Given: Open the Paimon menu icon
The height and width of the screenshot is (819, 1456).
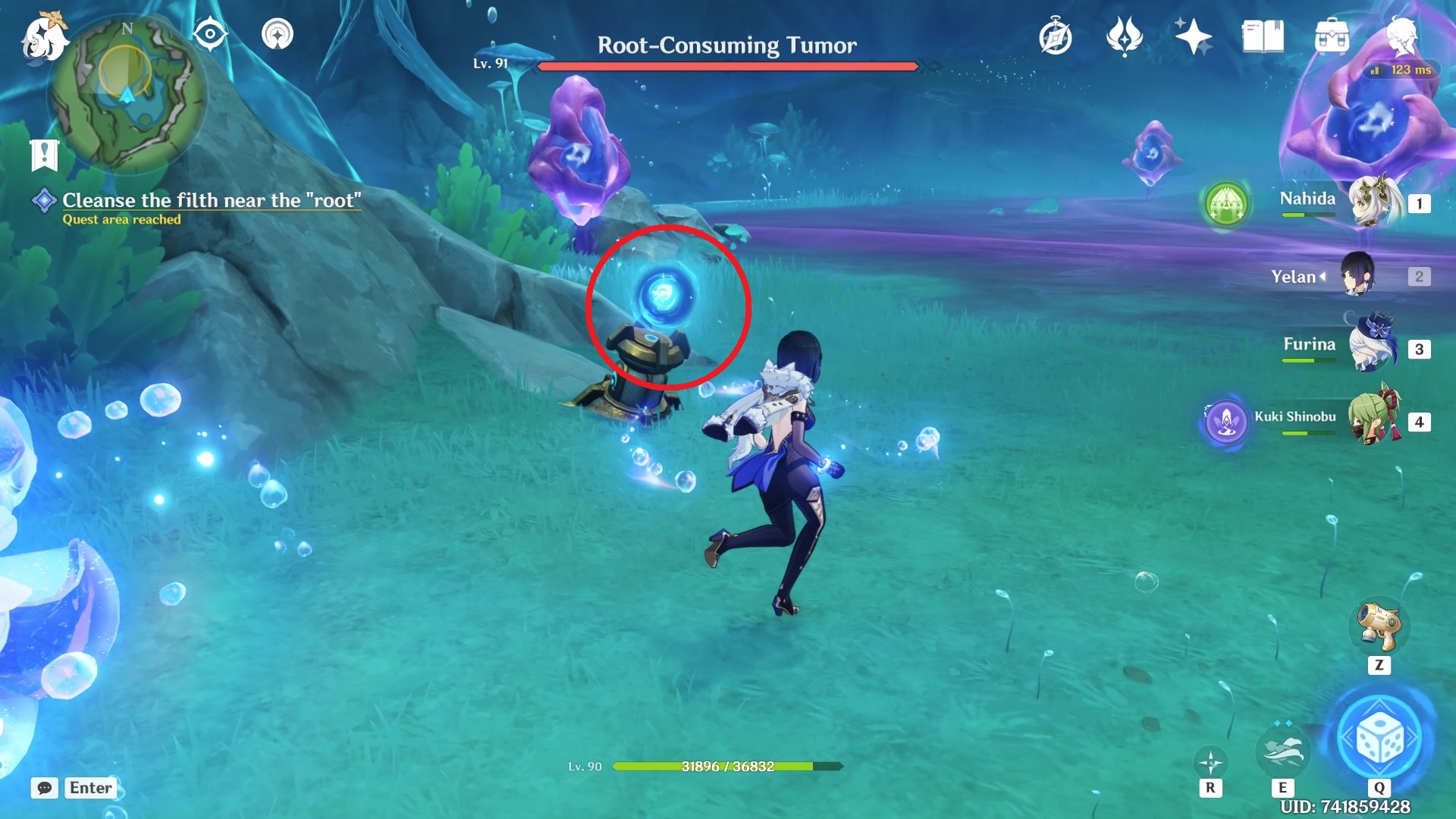Looking at the screenshot, I should point(44,36).
